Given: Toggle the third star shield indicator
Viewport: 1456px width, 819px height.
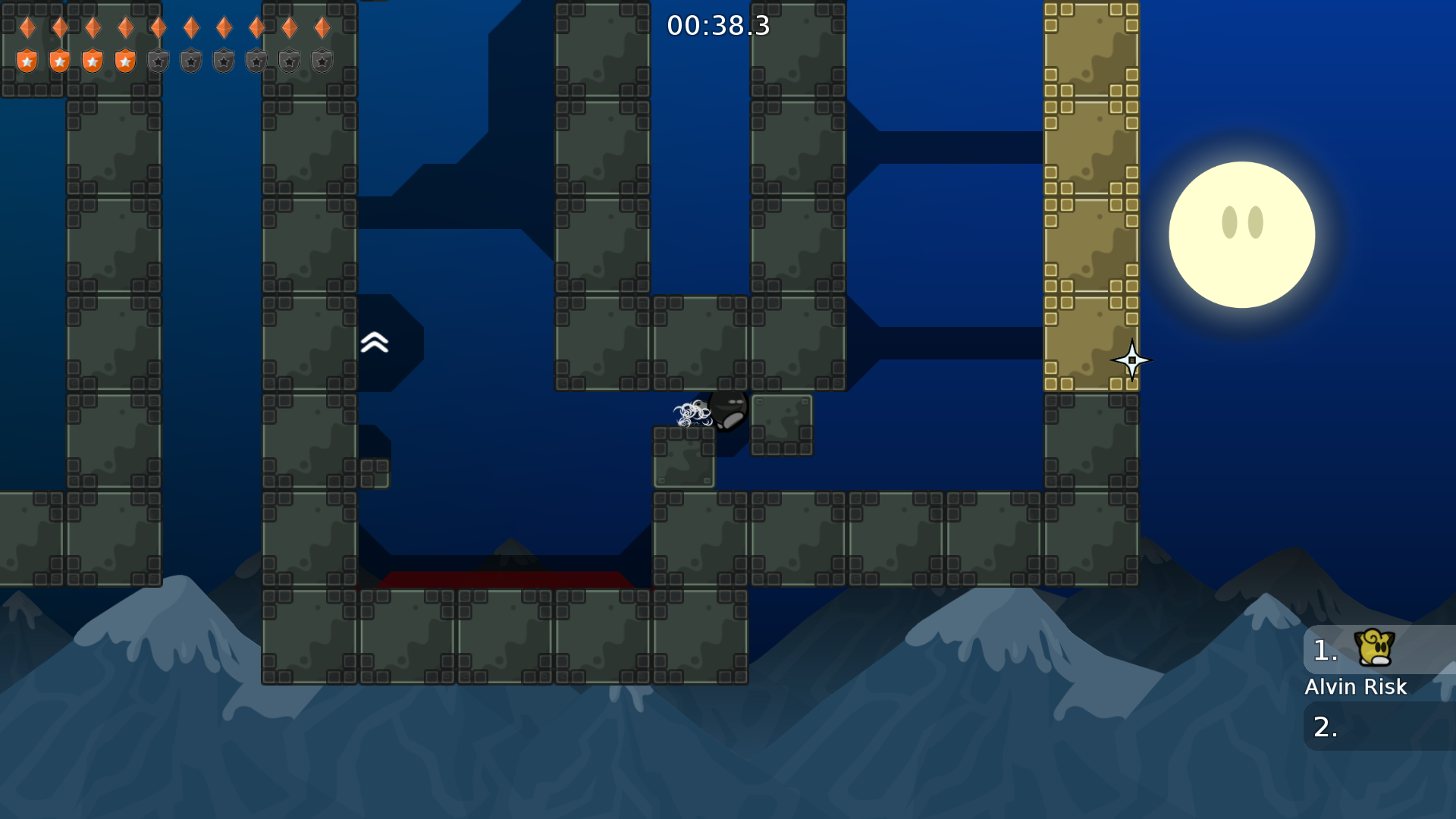Looking at the screenshot, I should point(93,59).
